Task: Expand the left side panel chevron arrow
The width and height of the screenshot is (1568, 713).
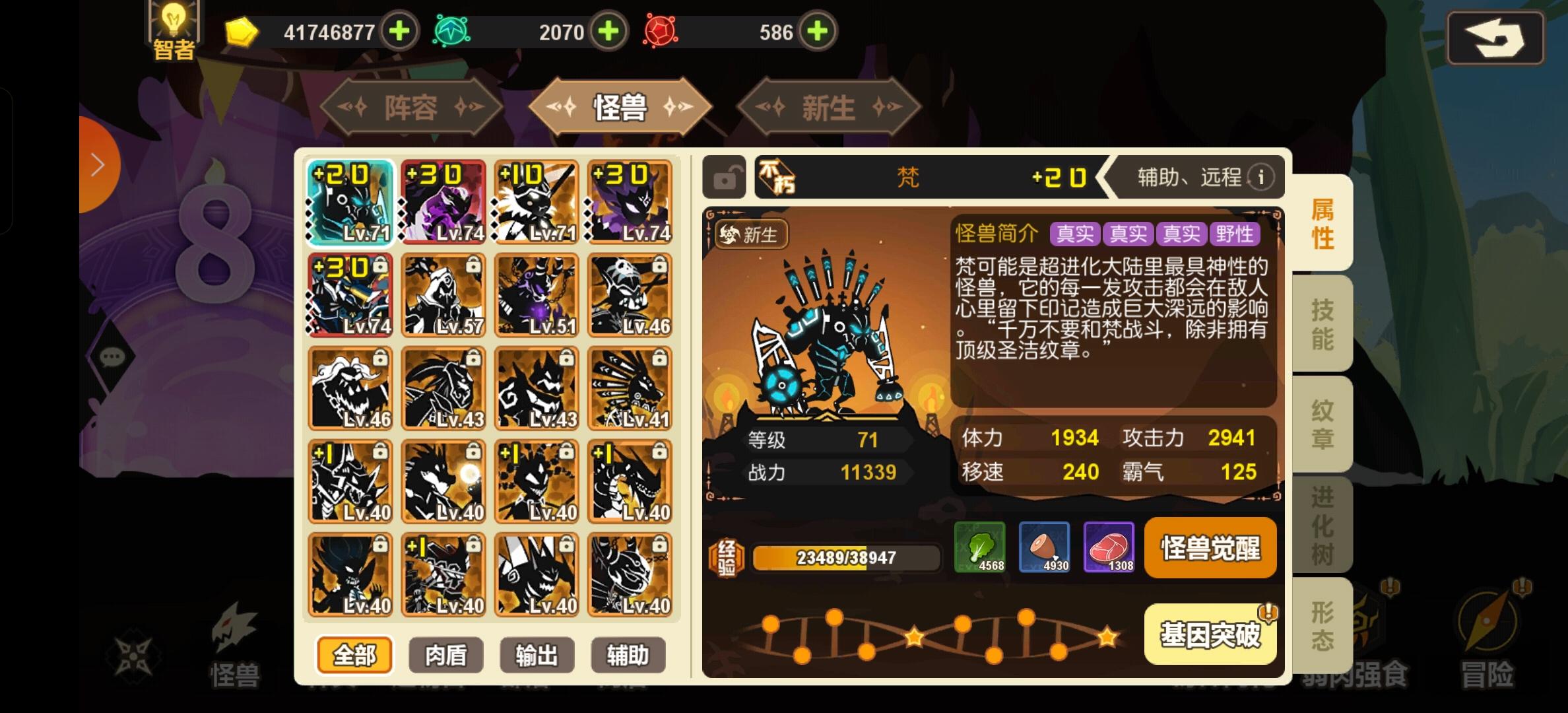Action: coord(98,163)
